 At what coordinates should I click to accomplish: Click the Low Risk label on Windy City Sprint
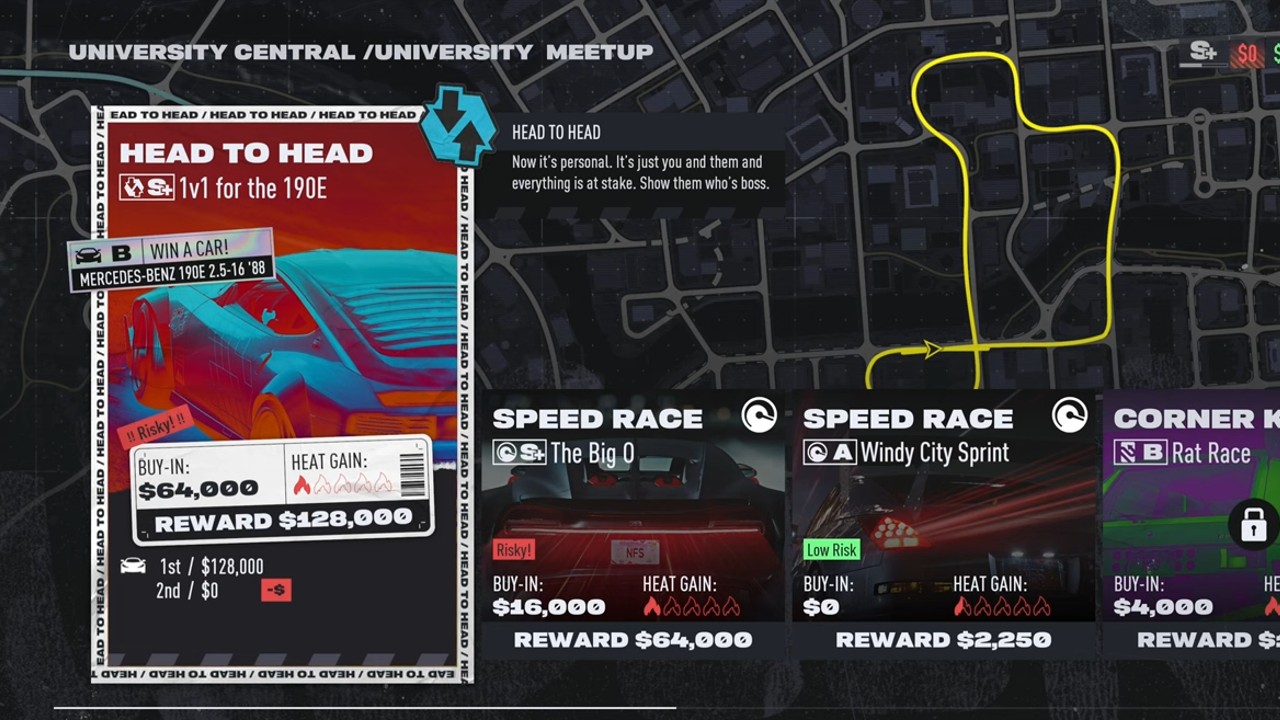[x=832, y=550]
